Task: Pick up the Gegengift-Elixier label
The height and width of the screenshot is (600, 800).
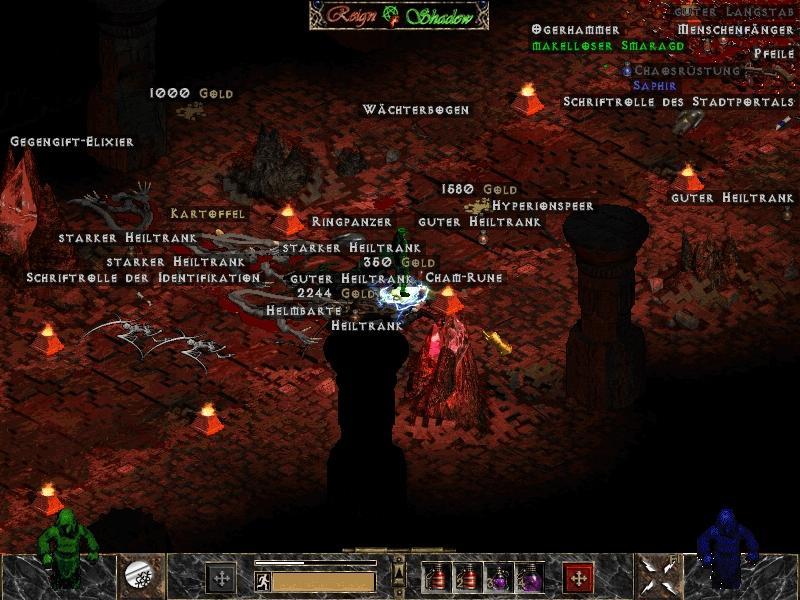Action: [x=72, y=142]
